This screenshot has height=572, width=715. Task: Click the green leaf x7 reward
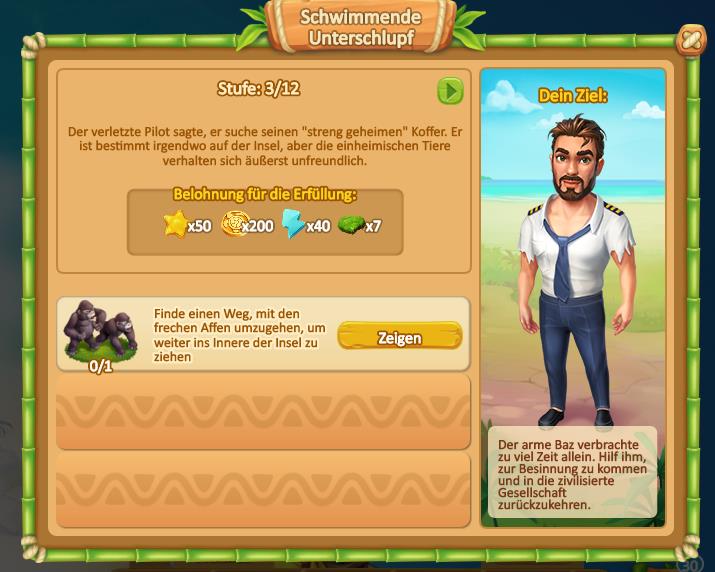pos(350,225)
